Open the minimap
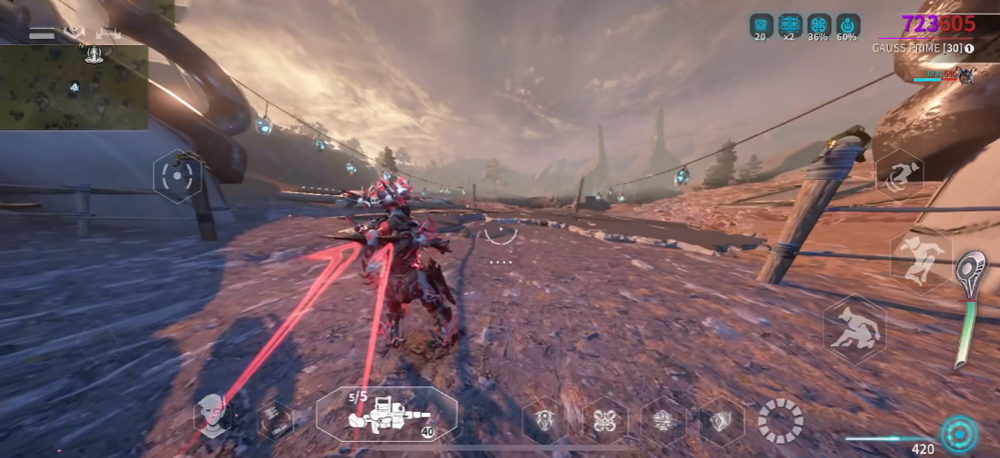 click(74, 86)
